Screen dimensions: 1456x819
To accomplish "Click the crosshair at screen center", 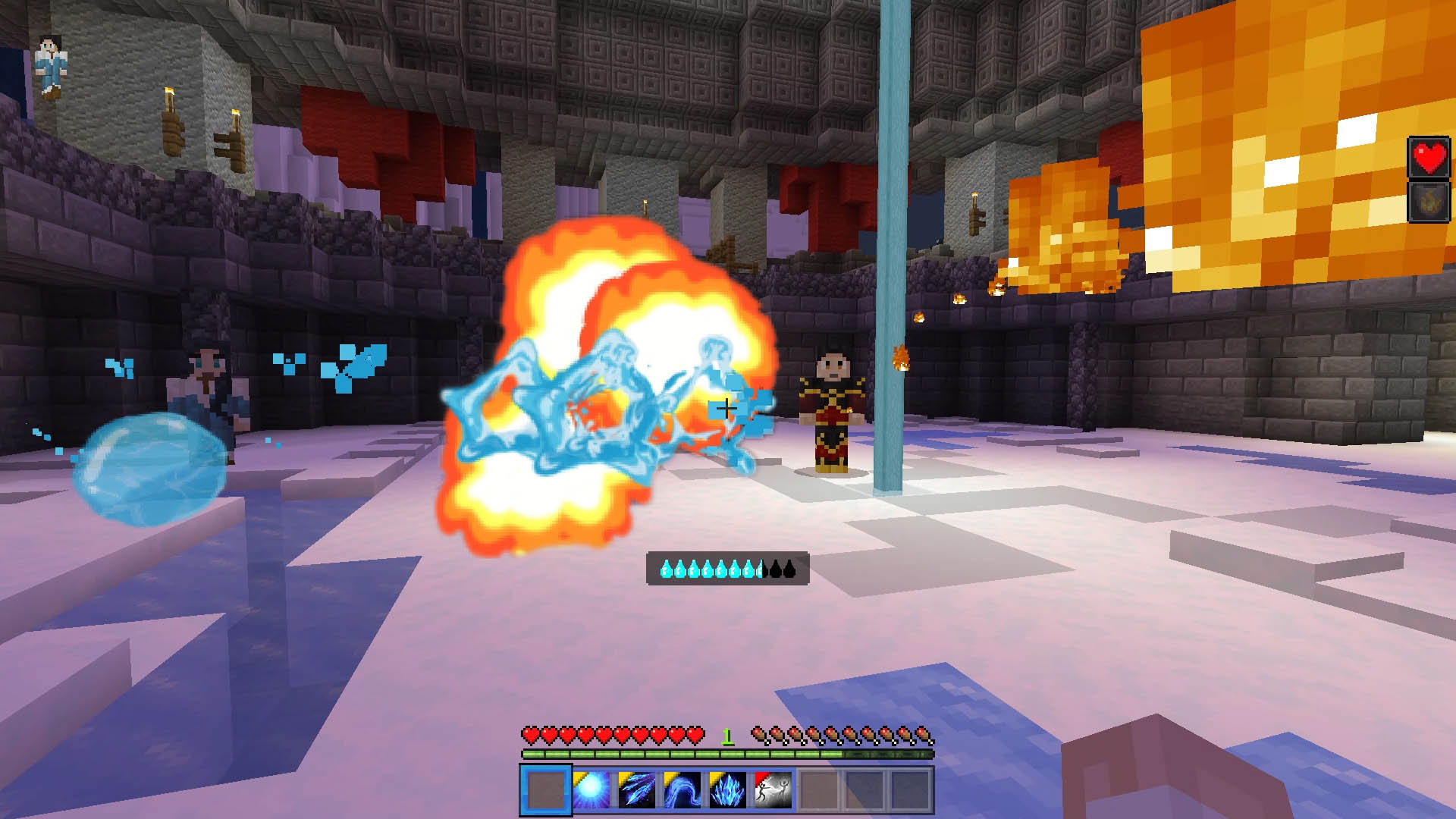I will pyautogui.click(x=726, y=408).
